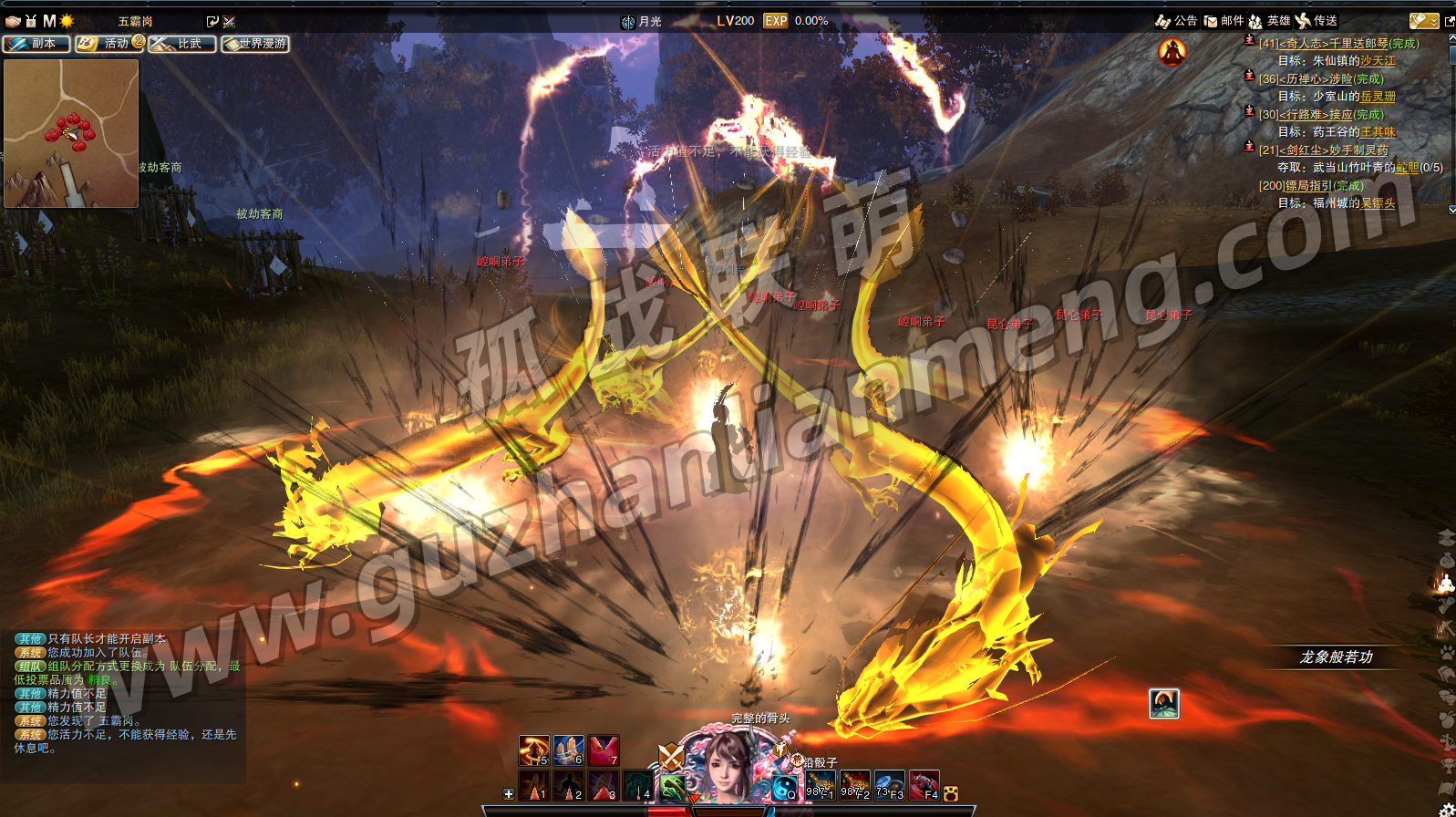
Task: Open the 邮件 mailbox
Action: (x=1224, y=21)
